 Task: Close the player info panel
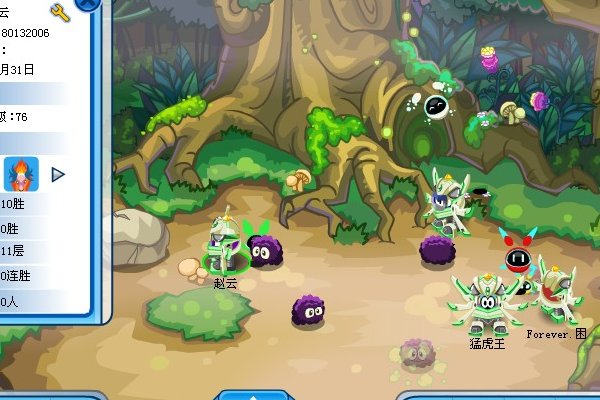tap(88, 4)
